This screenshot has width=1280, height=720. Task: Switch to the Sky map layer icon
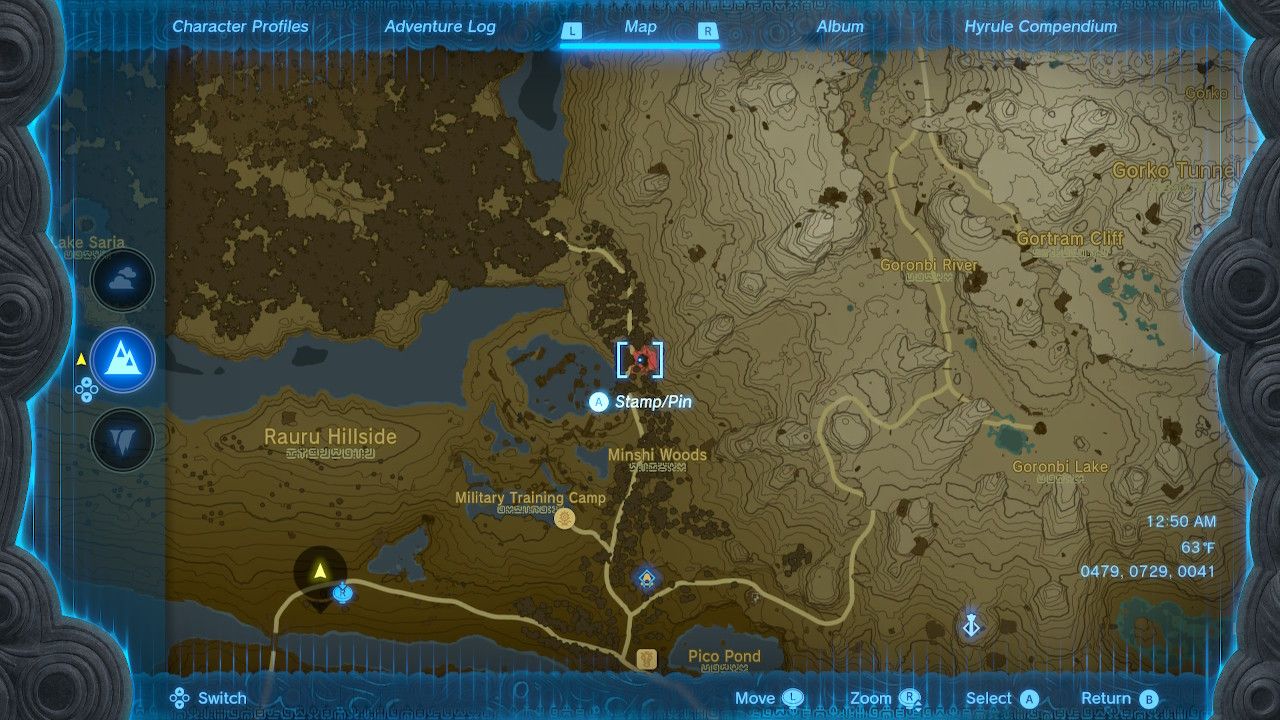point(122,280)
